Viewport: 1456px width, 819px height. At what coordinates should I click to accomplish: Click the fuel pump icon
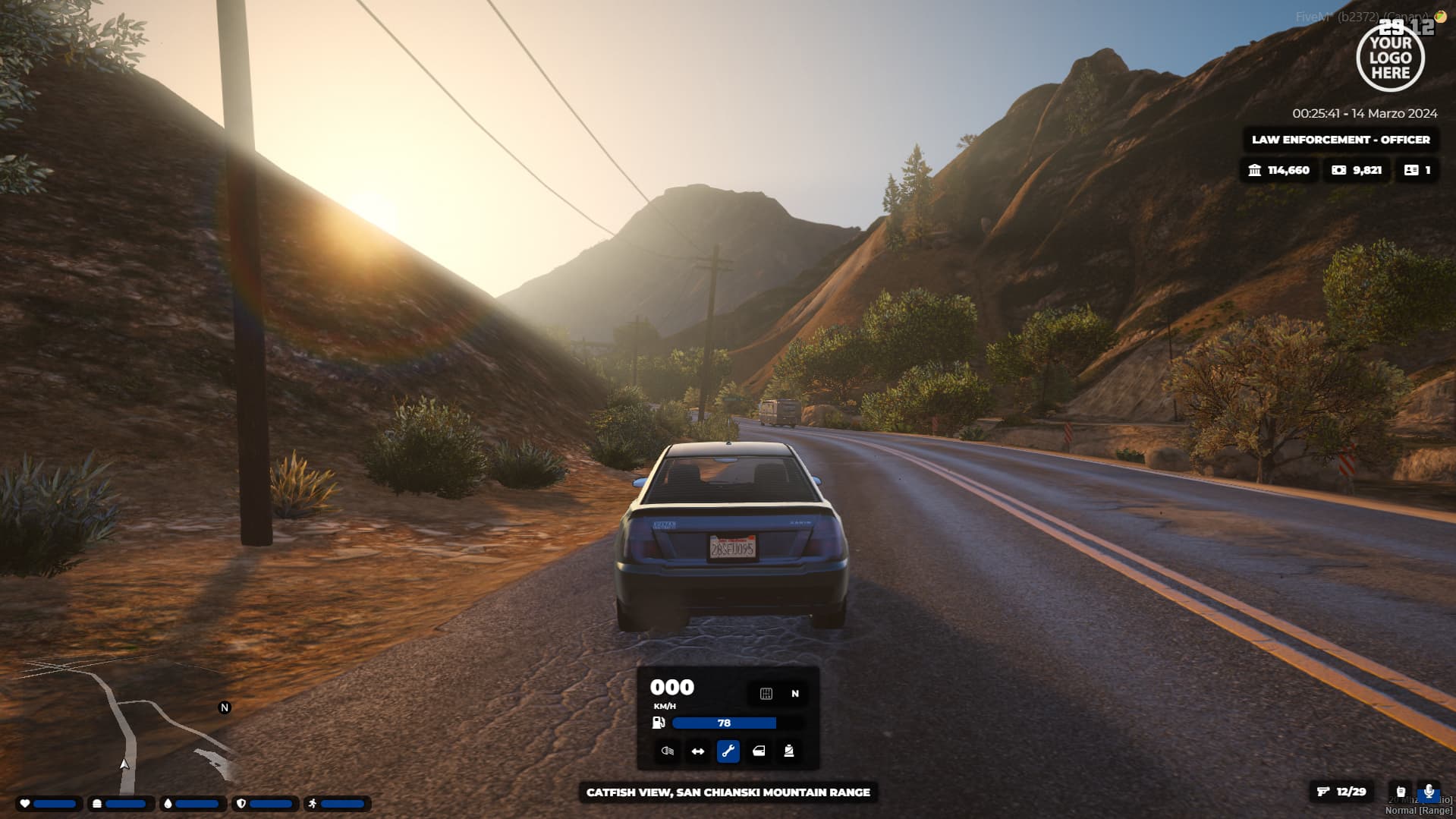659,723
